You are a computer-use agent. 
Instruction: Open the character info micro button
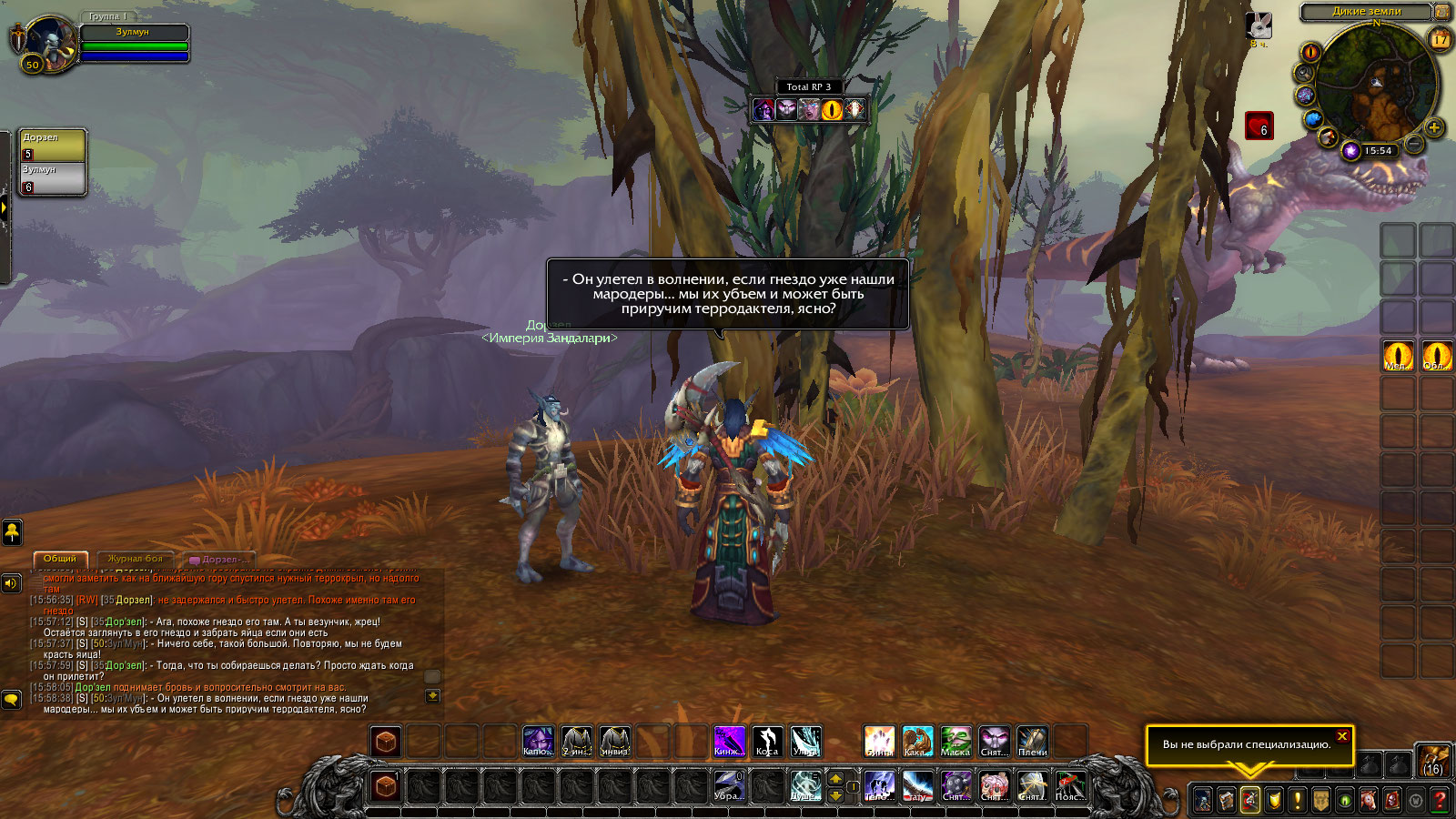point(1203,800)
